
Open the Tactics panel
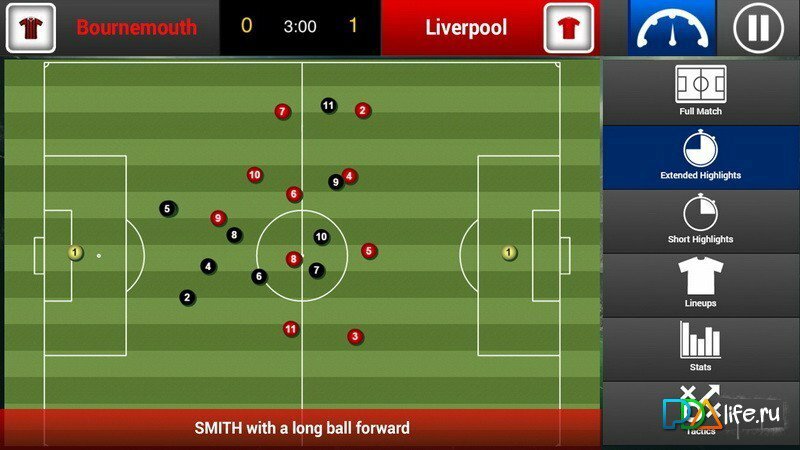[x=700, y=412]
